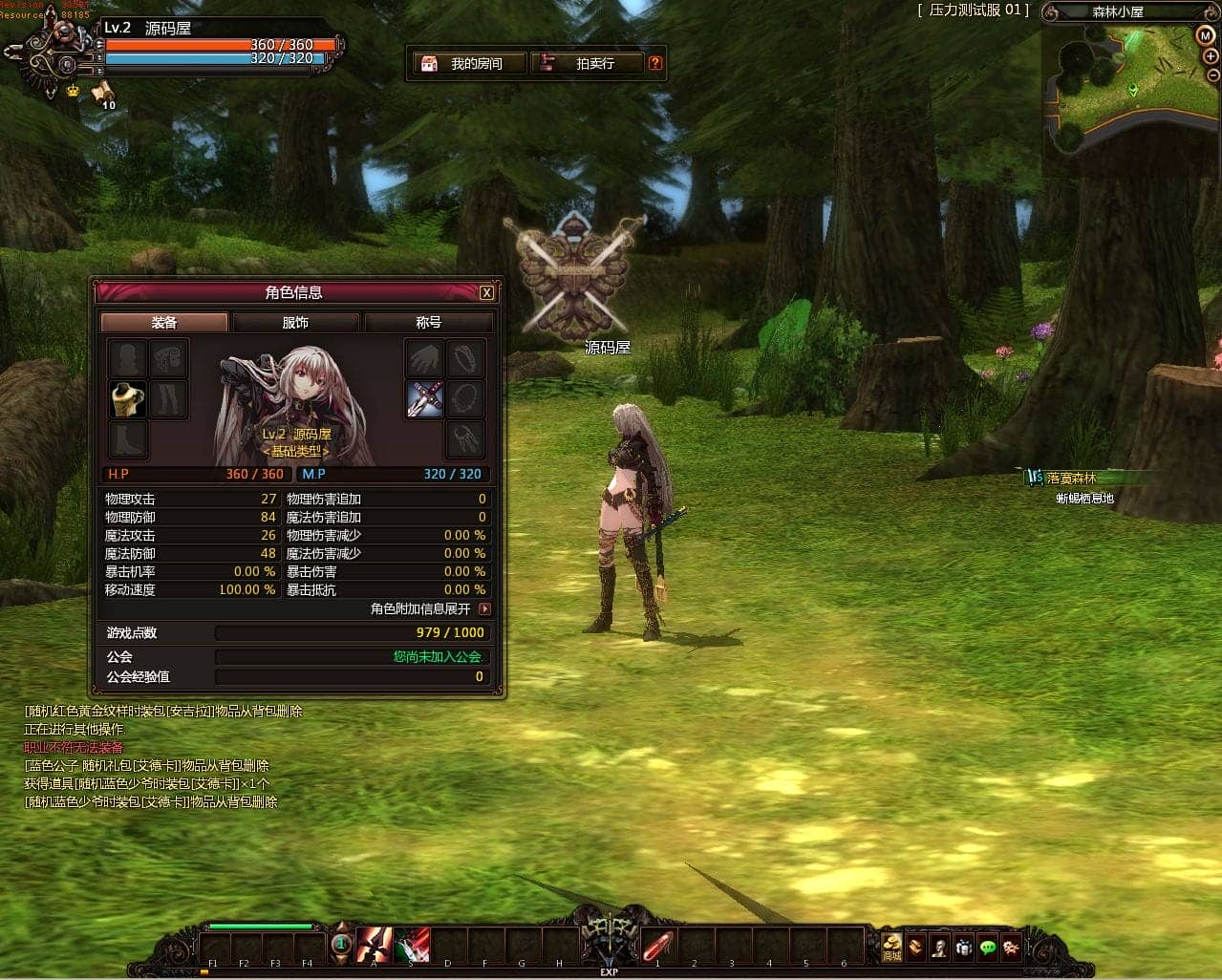Open the 商城 shop icon
Image resolution: width=1222 pixels, height=980 pixels.
(891, 946)
